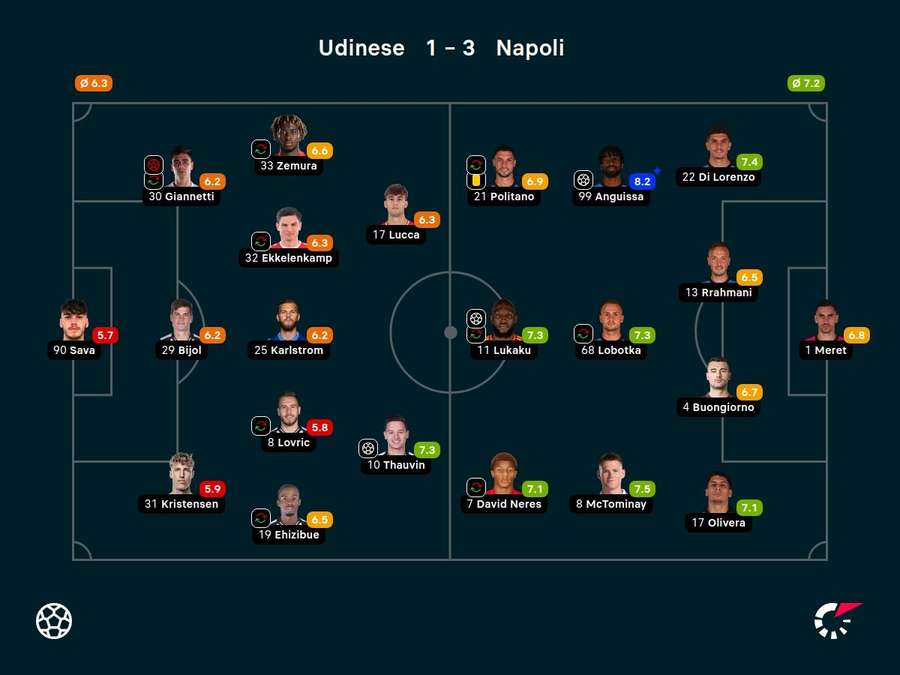Open David Neres's player details

click(504, 474)
